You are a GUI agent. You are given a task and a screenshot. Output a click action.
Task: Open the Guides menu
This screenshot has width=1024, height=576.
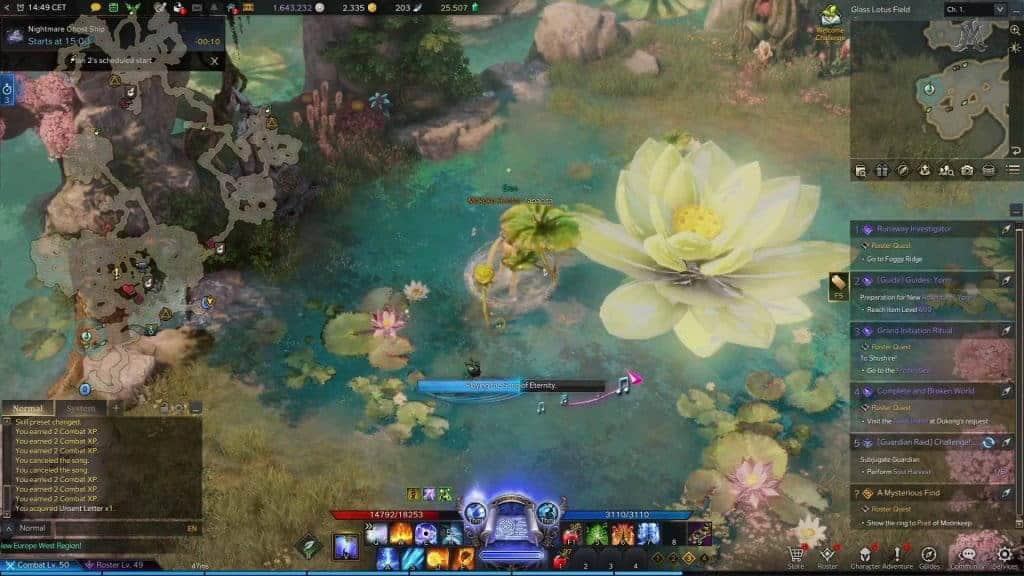(930, 555)
